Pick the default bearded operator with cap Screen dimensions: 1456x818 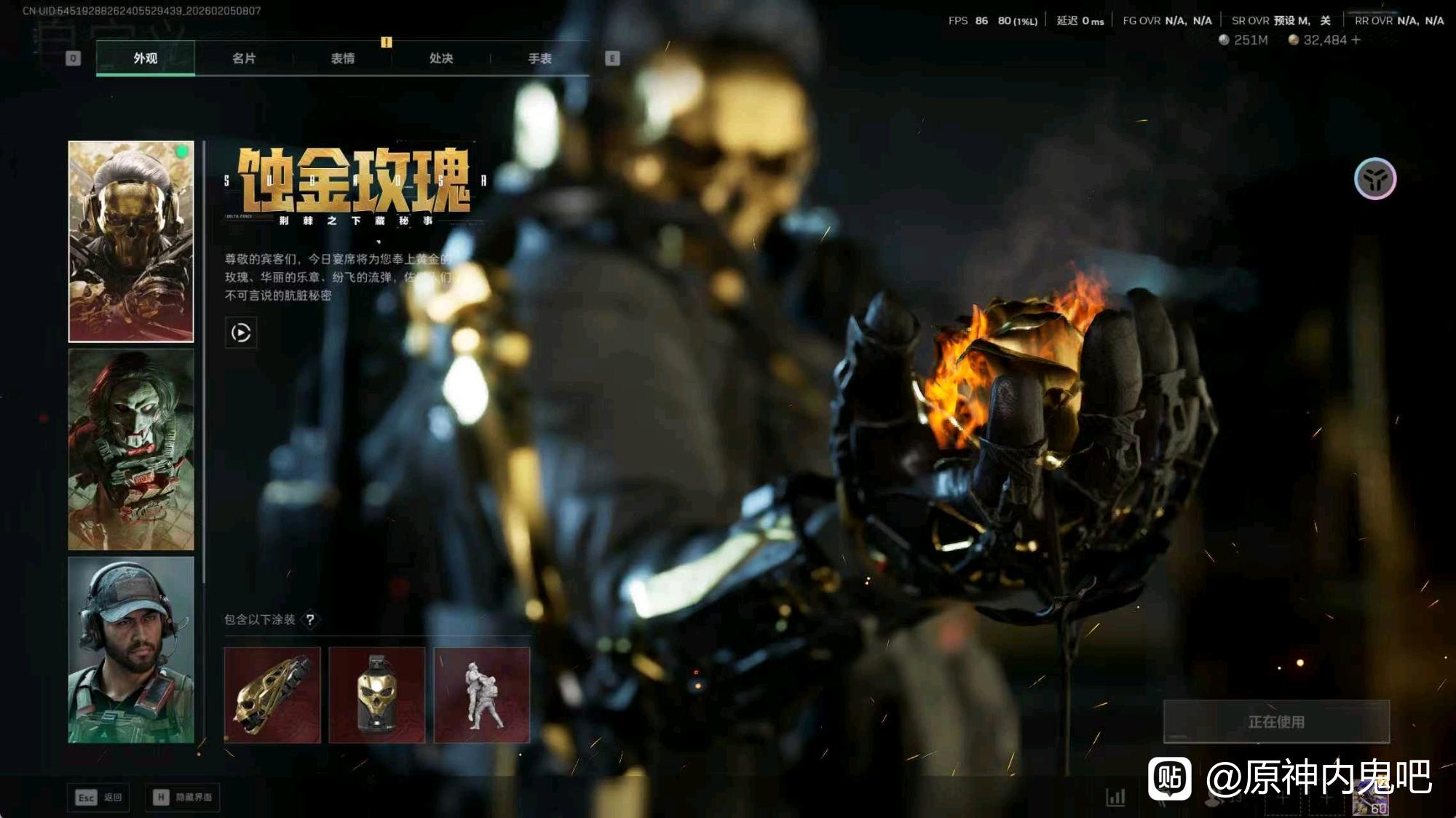point(131,649)
